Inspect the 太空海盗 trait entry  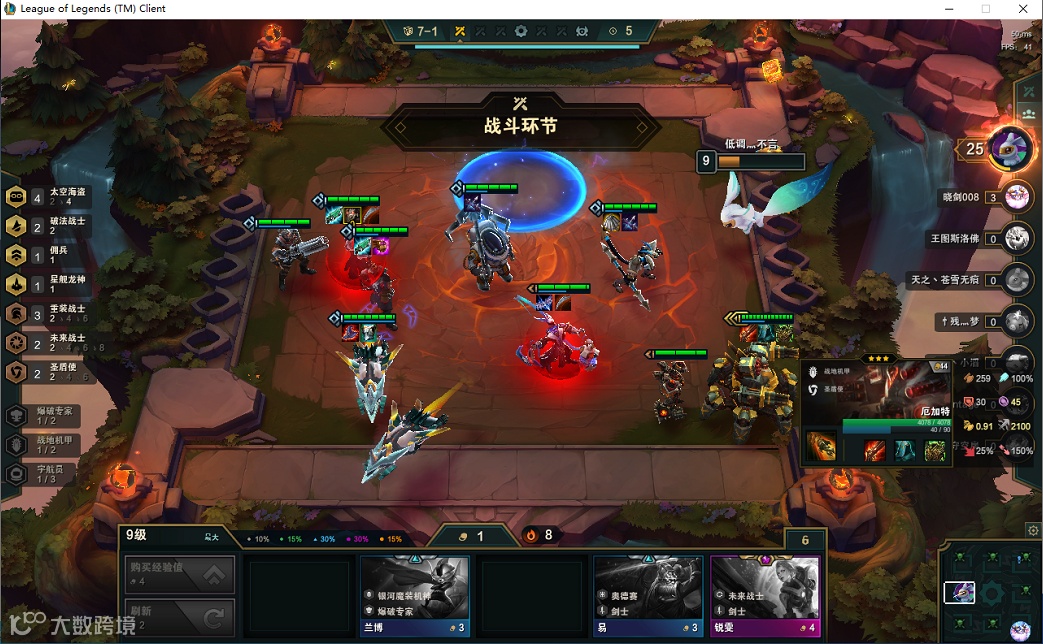[x=50, y=197]
